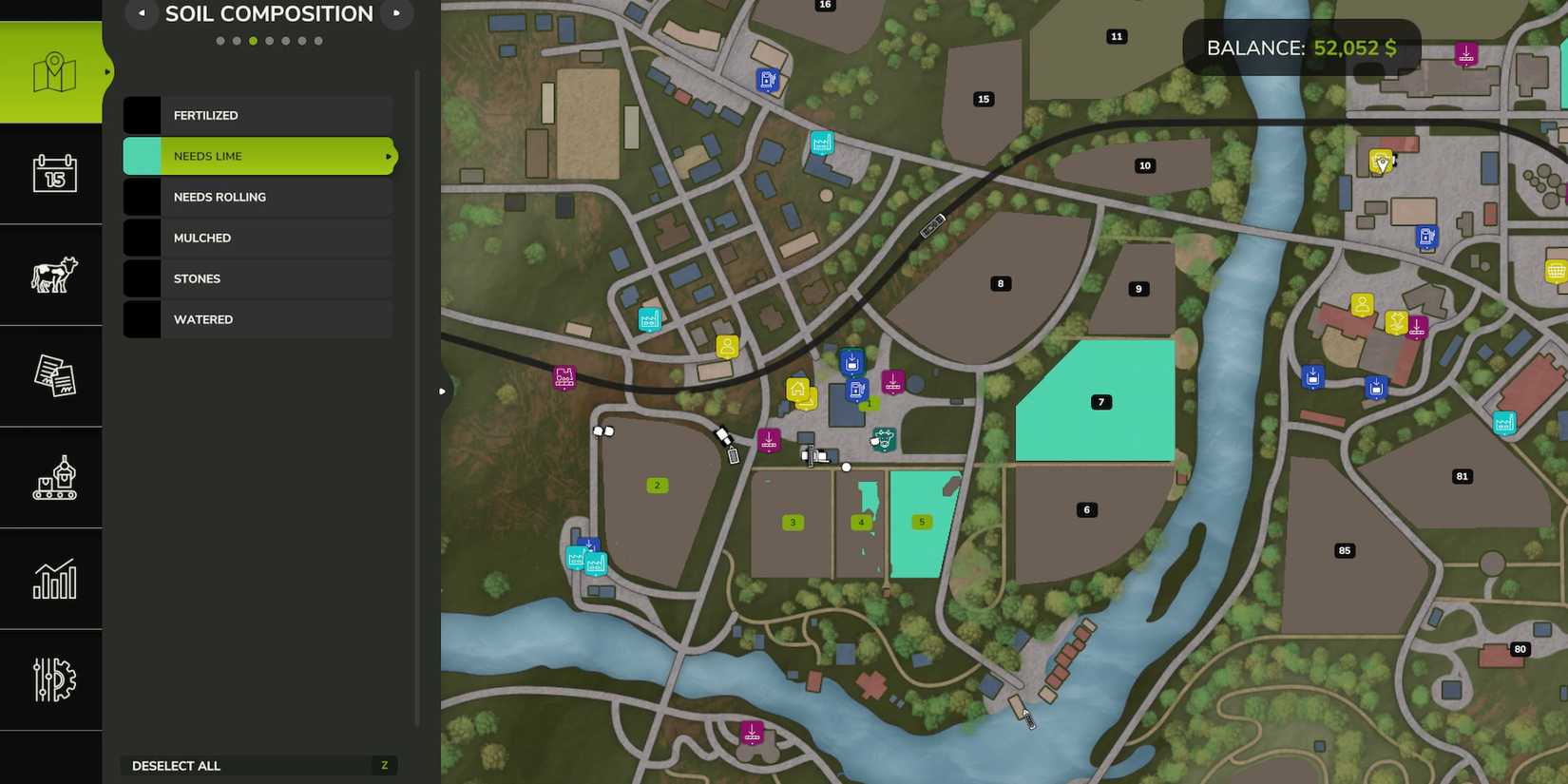
Task: Open the contracts panel in the sidebar
Action: 52,375
